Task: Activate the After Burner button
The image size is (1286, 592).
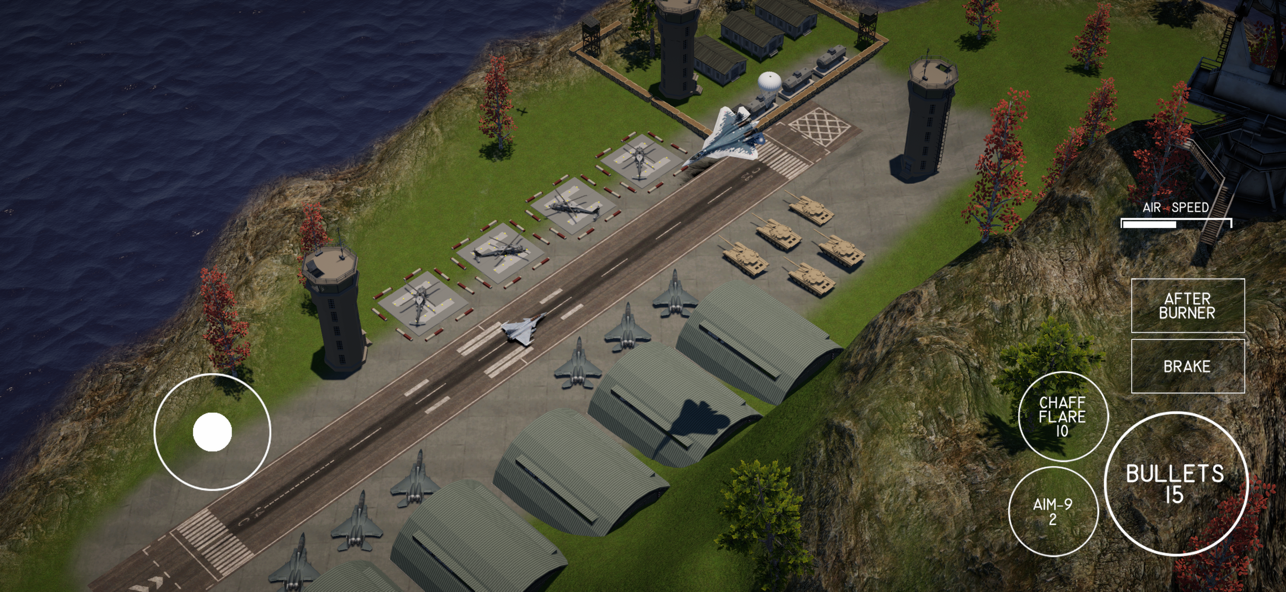Action: tap(1187, 306)
